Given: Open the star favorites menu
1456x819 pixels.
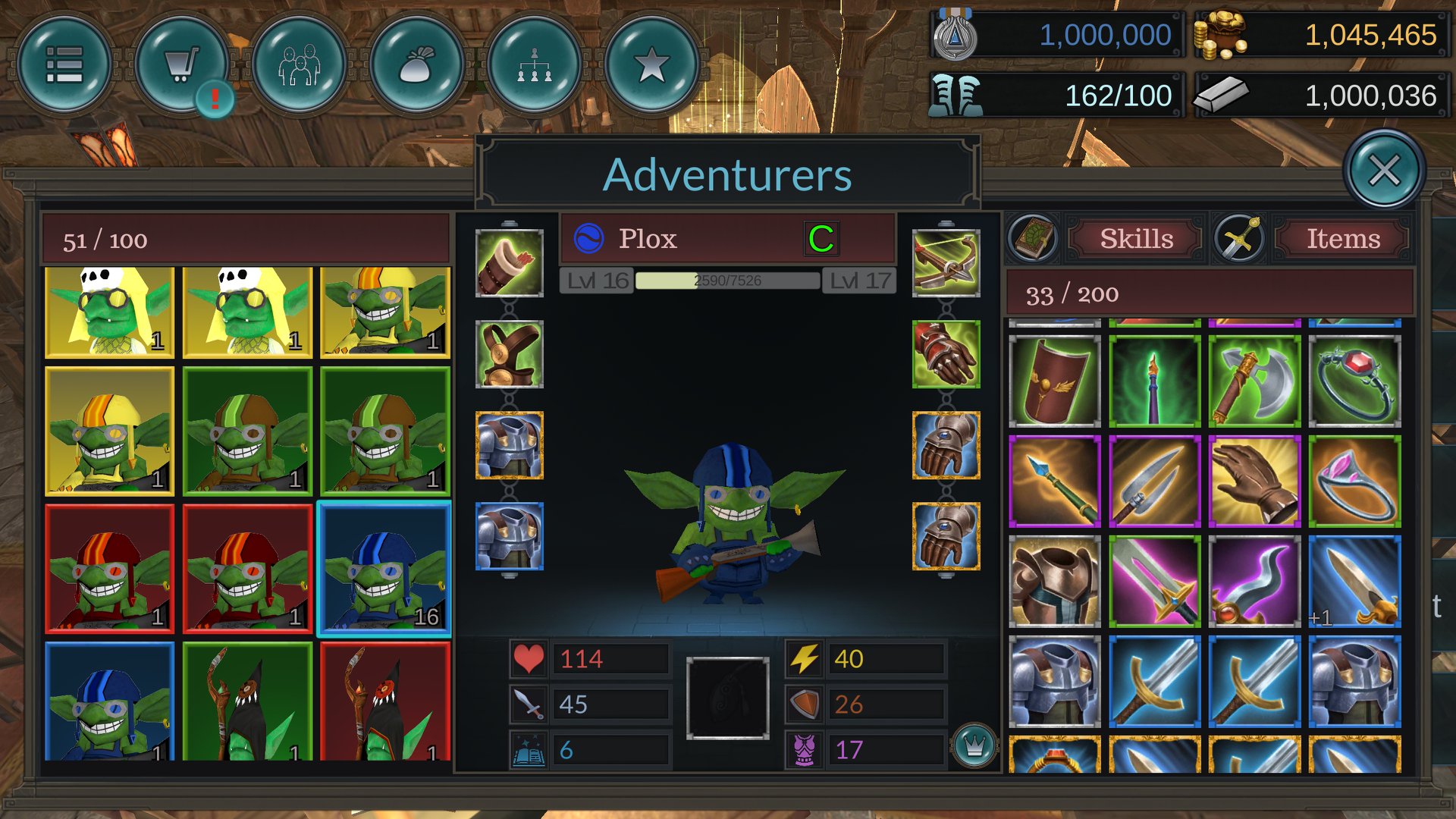Looking at the screenshot, I should 652,64.
